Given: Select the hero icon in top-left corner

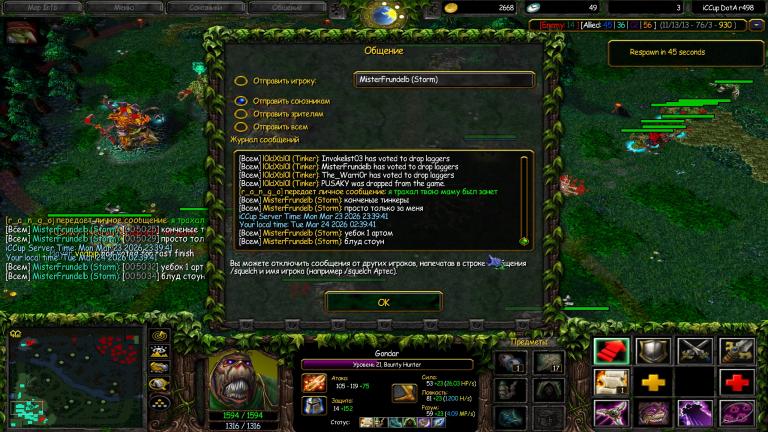Looking at the screenshot, I should click(x=20, y=32).
